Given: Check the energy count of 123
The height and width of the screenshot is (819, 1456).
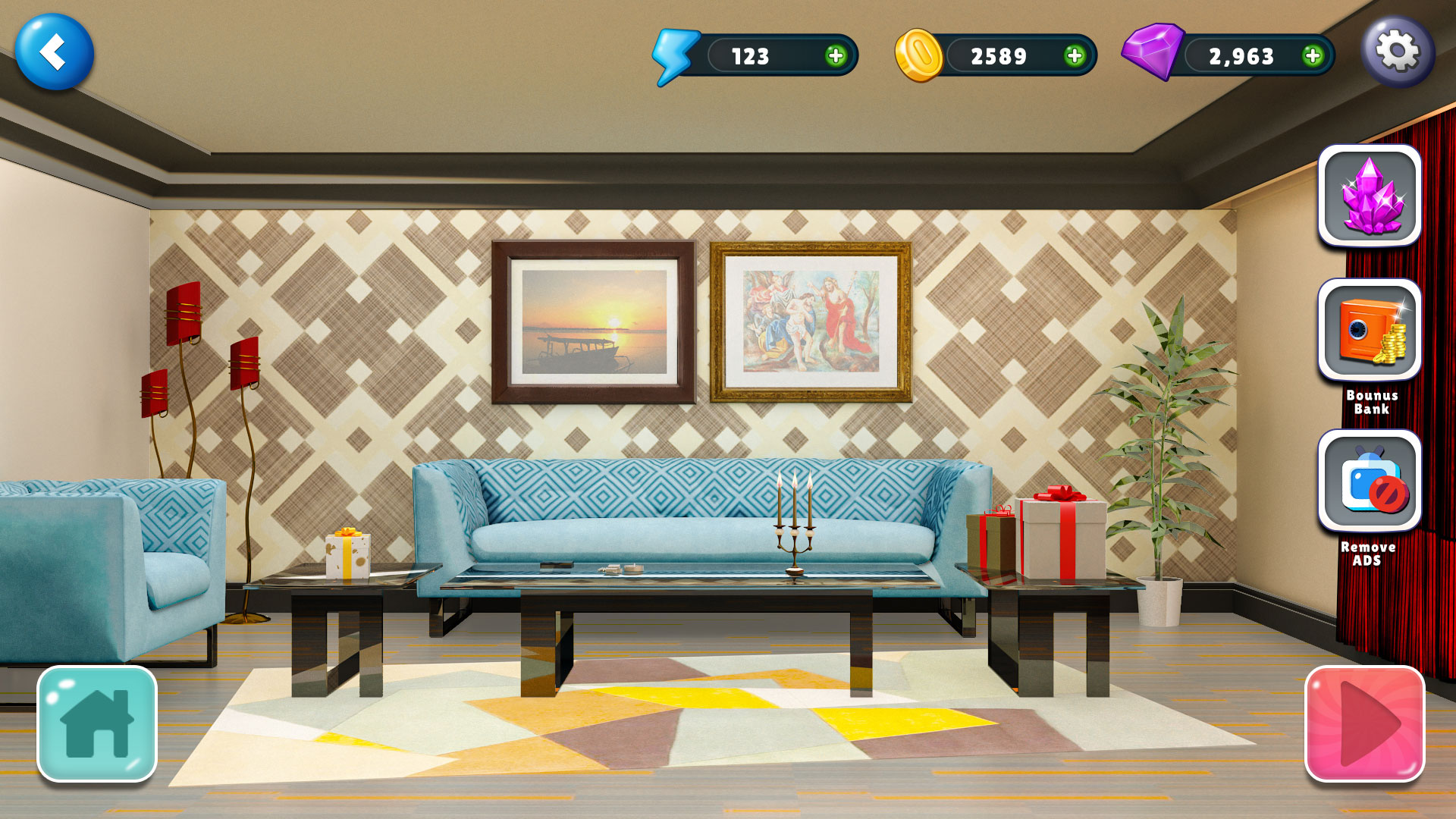Looking at the screenshot, I should [751, 56].
